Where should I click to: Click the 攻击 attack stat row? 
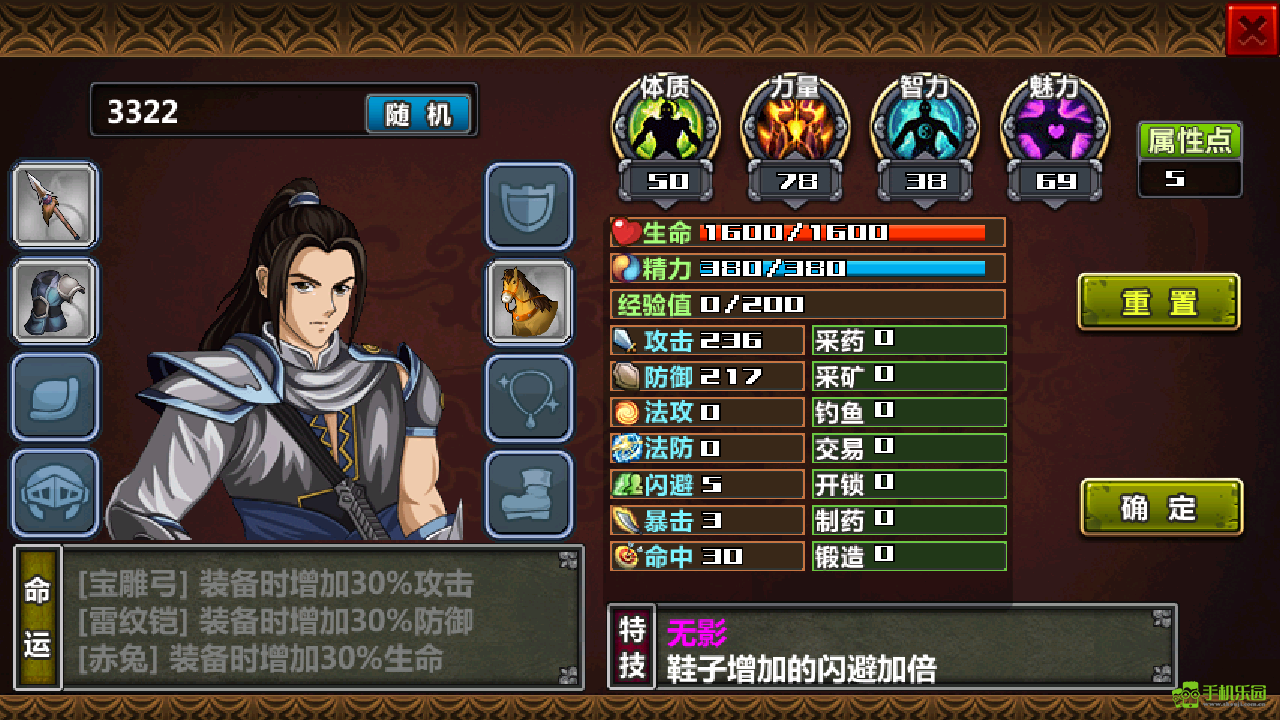[707, 340]
